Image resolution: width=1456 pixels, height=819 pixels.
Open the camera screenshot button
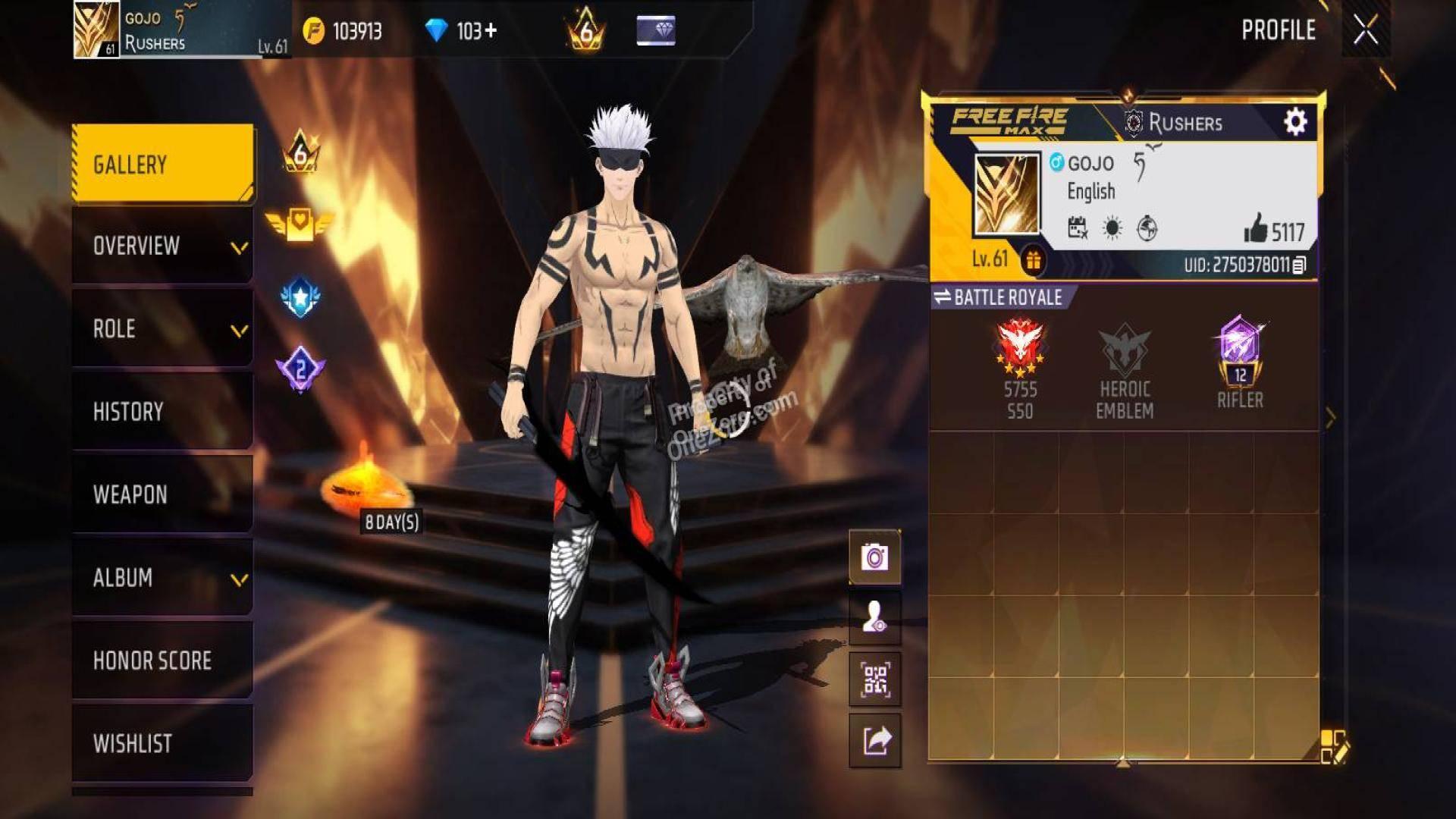[875, 557]
